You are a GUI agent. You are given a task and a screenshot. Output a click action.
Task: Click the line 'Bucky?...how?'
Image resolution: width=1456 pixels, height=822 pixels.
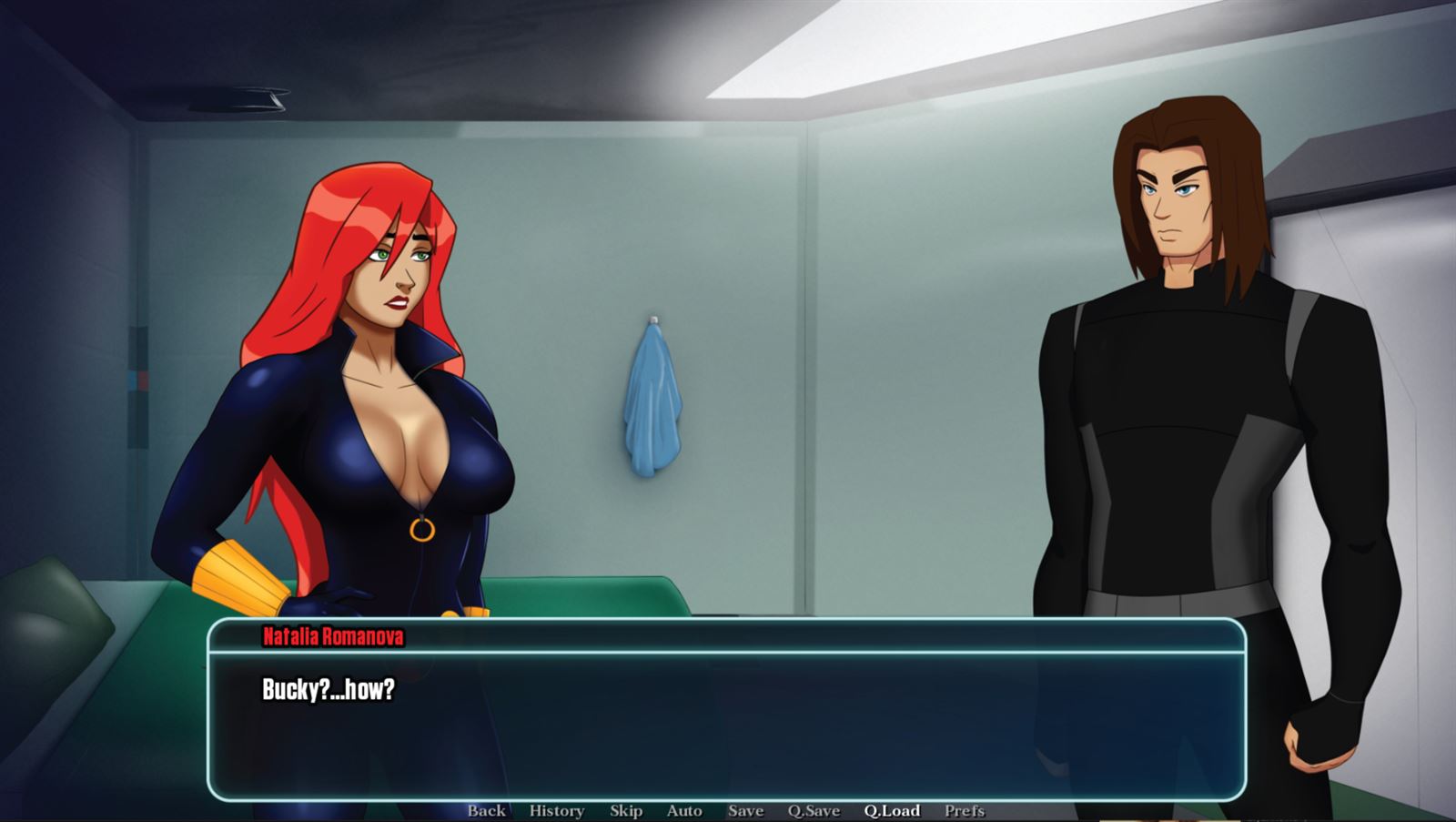pyautogui.click(x=328, y=689)
